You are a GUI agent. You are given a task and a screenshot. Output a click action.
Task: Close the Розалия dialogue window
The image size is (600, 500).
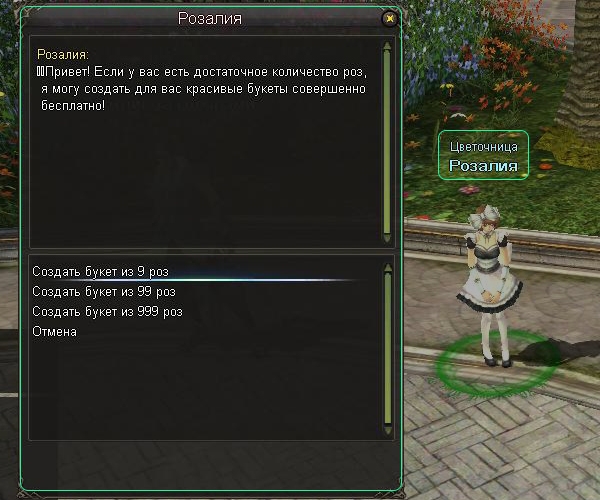(x=390, y=18)
